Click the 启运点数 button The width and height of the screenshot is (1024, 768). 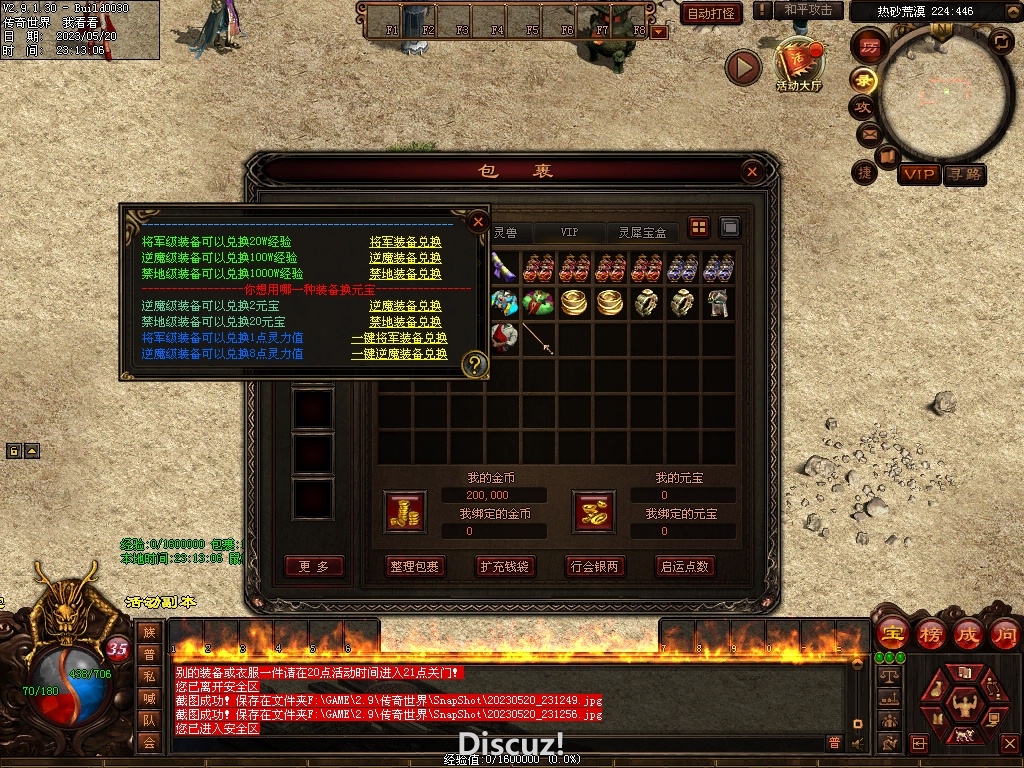pos(685,566)
